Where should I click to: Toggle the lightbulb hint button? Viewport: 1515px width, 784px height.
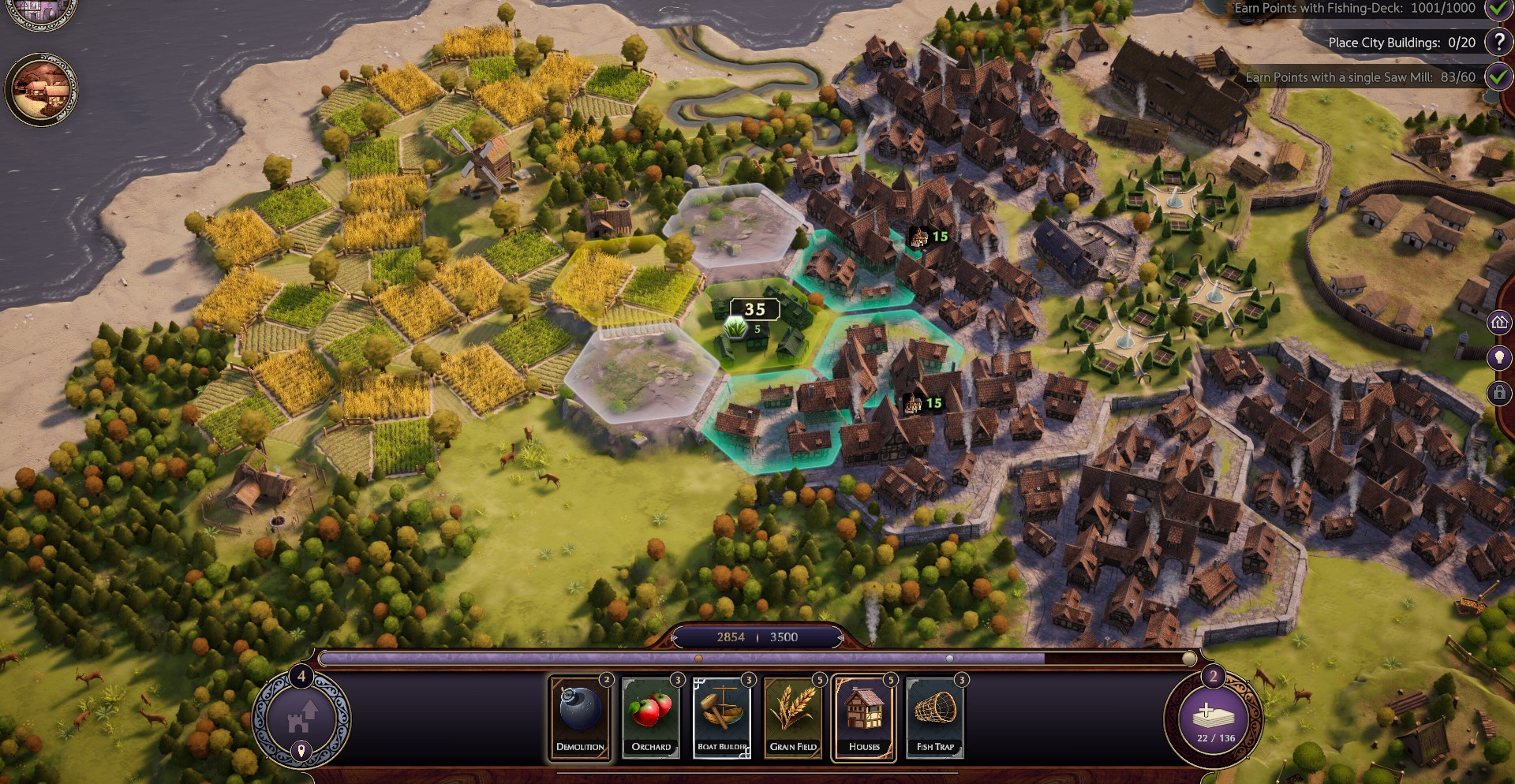[1499, 357]
